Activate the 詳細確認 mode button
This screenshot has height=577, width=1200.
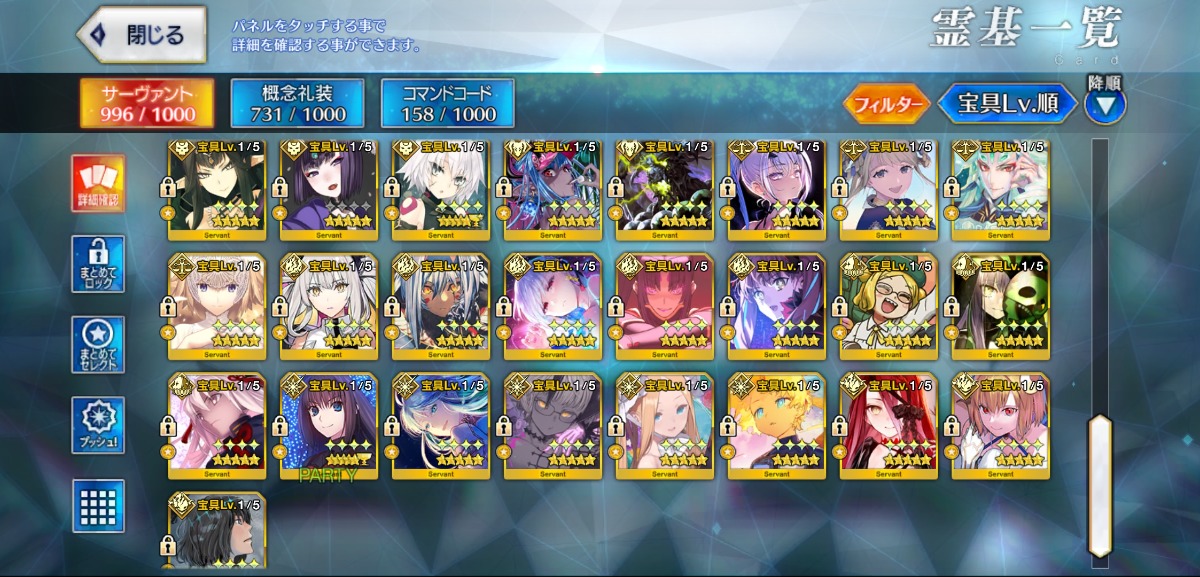coord(98,184)
